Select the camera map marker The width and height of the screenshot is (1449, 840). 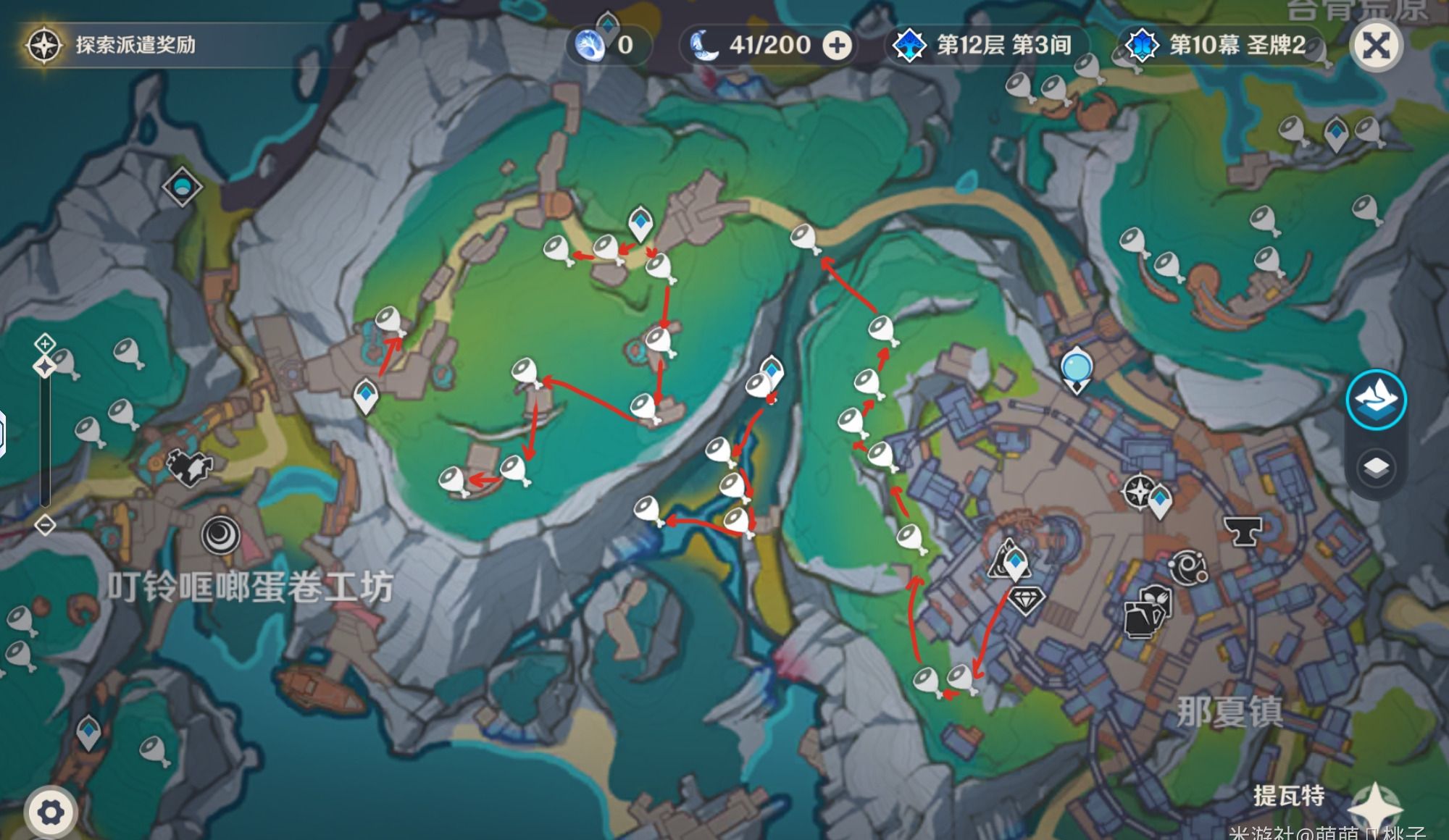pyautogui.click(x=190, y=466)
